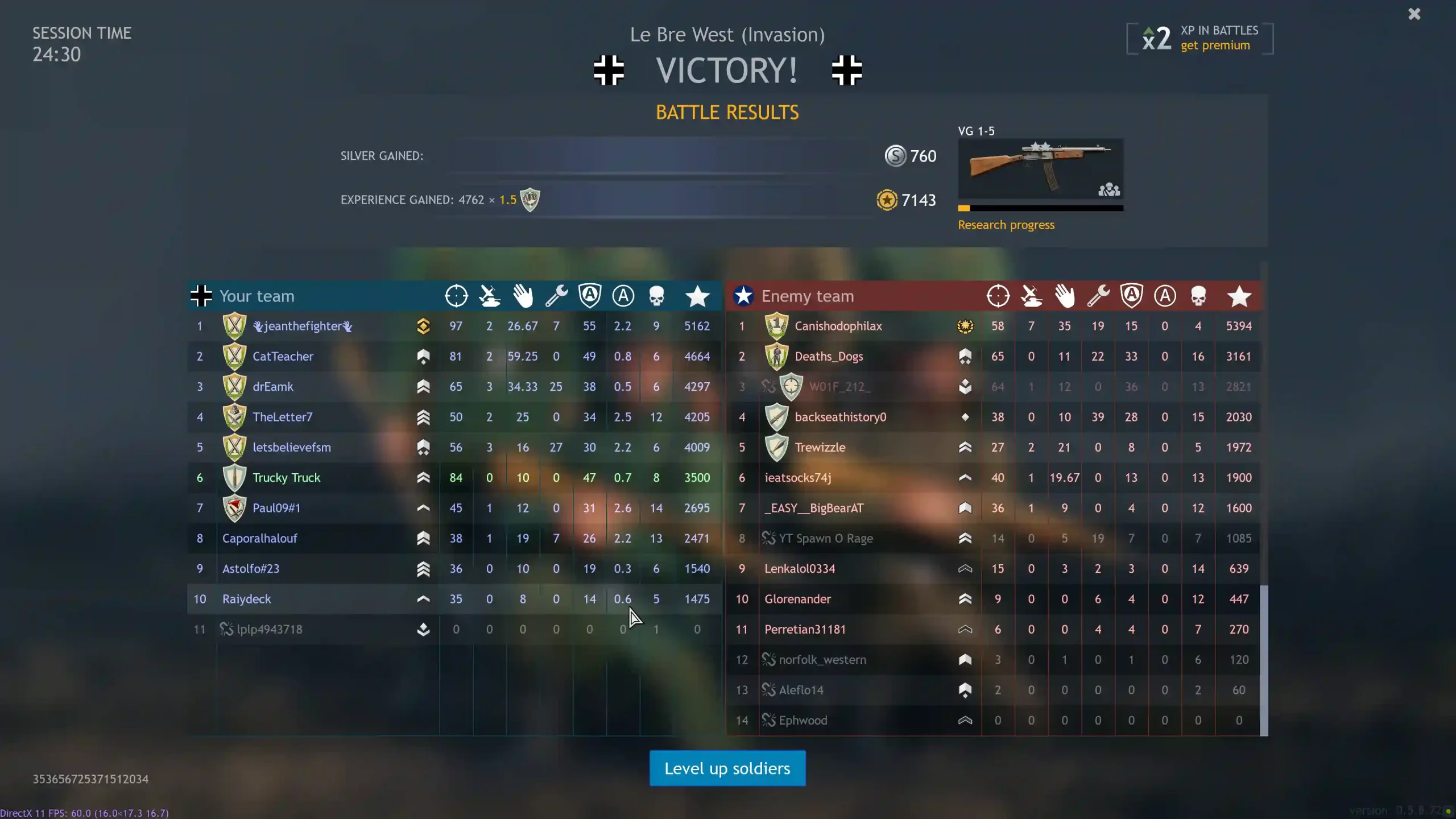This screenshot has height=819, width=1456.
Task: Select Caporalhalouf from your team
Action: (259, 539)
